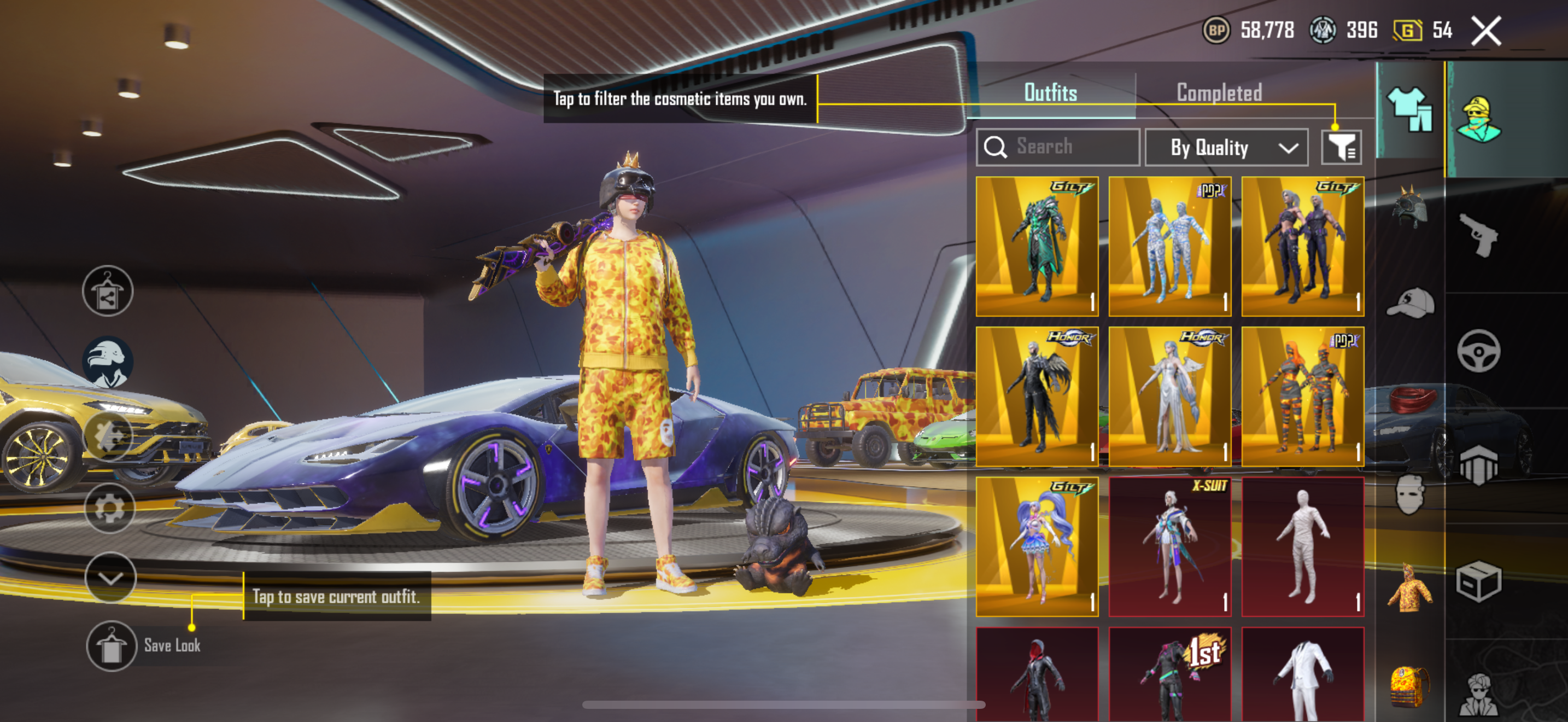Open the pistol weapons category
1568x722 pixels.
point(1479,234)
